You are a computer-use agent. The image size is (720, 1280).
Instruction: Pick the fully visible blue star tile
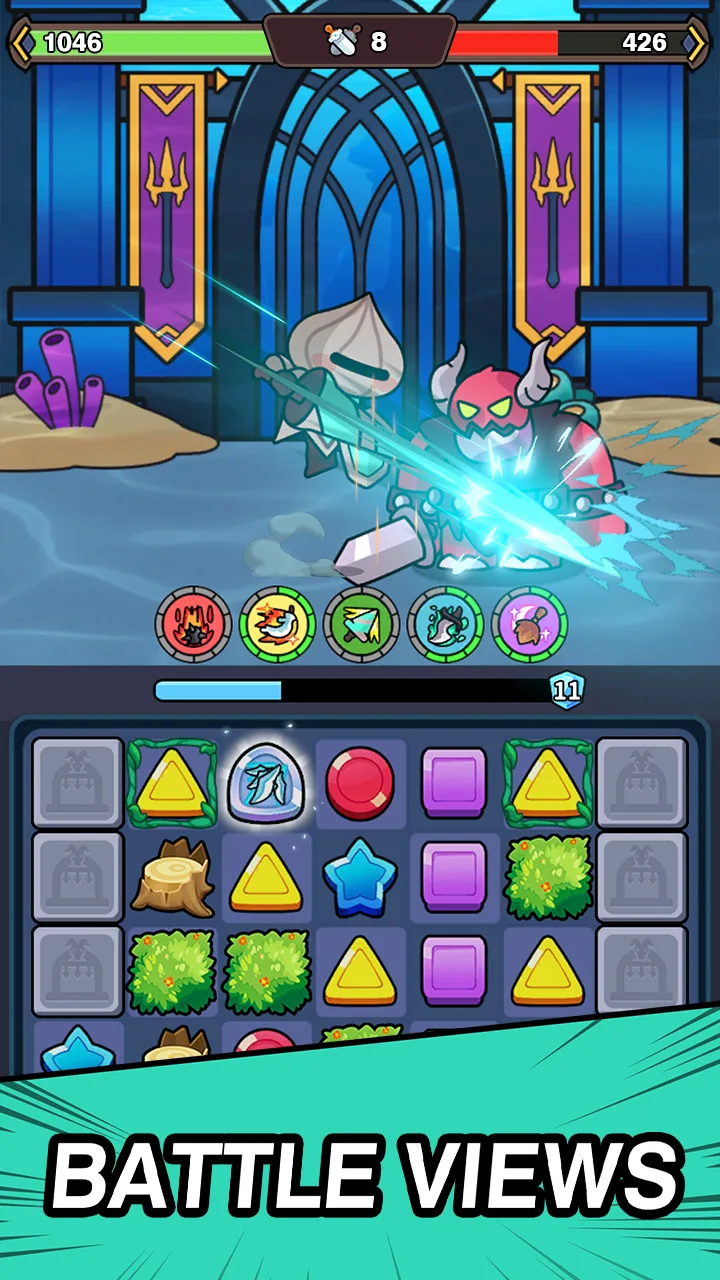pos(360,877)
